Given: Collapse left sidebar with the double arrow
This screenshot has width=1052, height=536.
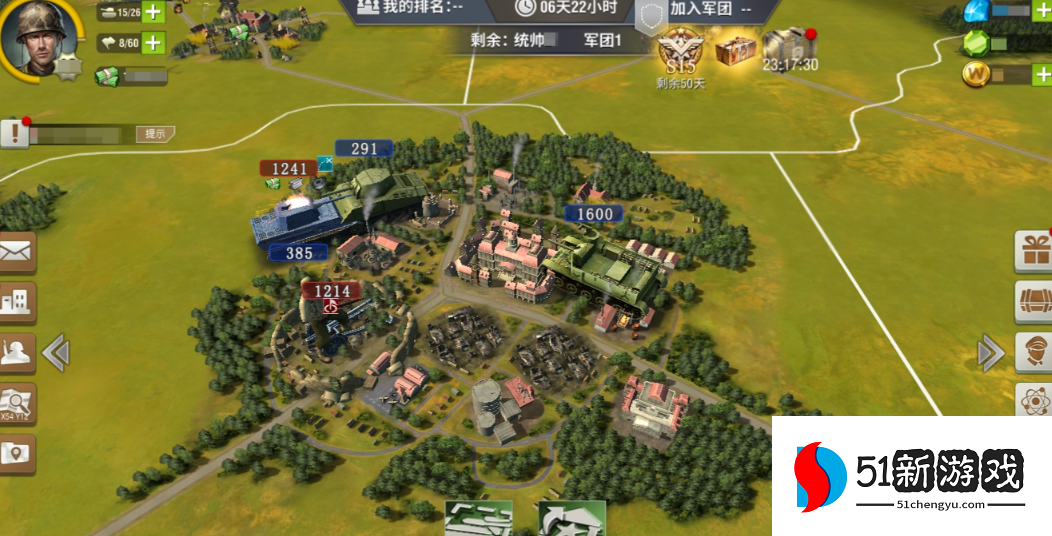Looking at the screenshot, I should pos(56,352).
